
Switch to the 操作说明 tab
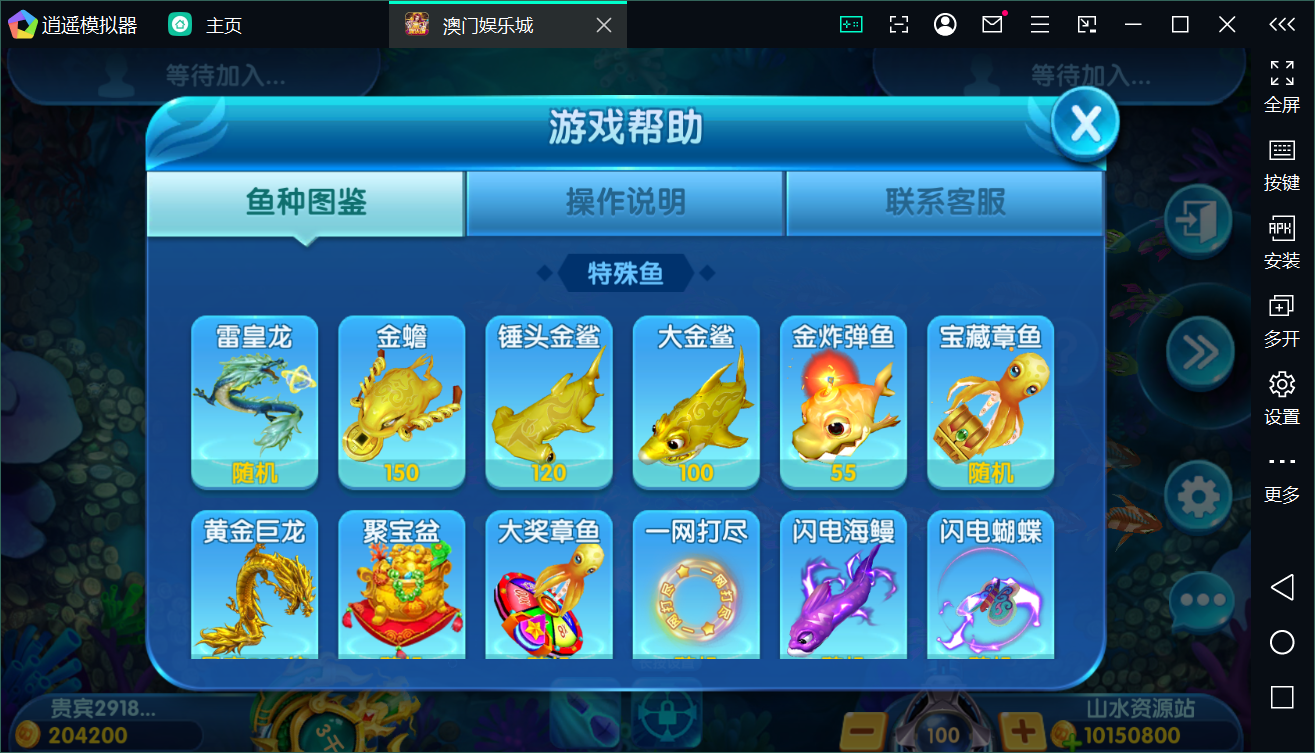click(625, 202)
